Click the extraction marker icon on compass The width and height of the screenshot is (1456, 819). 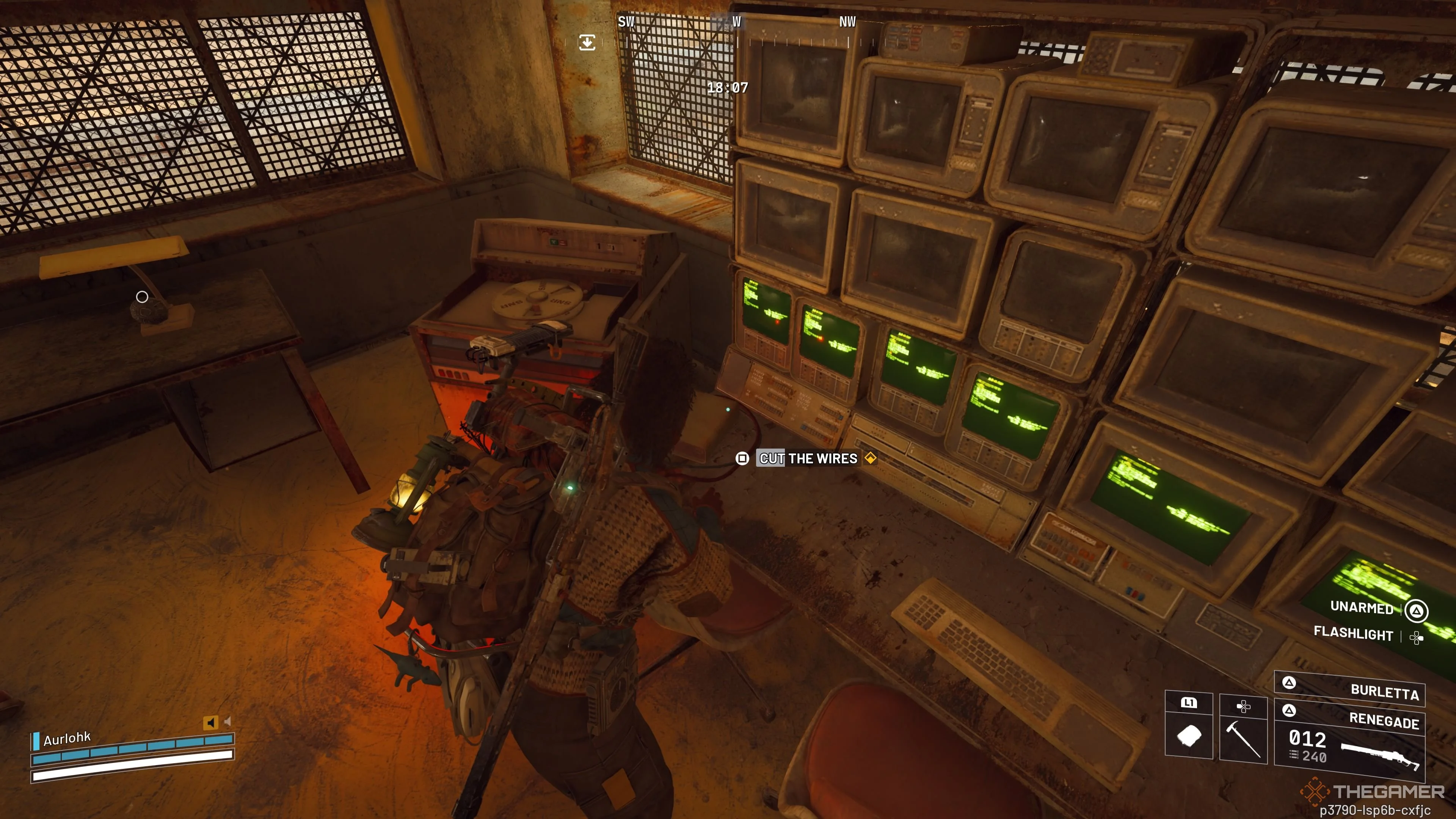(587, 42)
